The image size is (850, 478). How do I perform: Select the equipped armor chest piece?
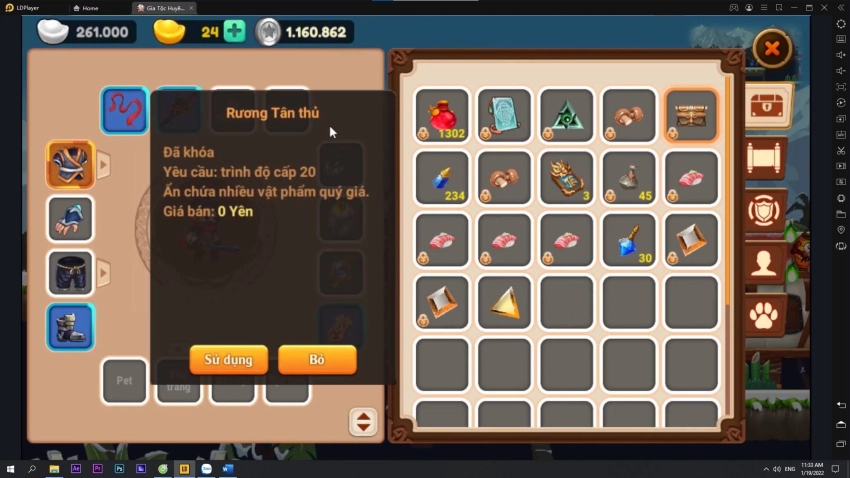[x=70, y=165]
